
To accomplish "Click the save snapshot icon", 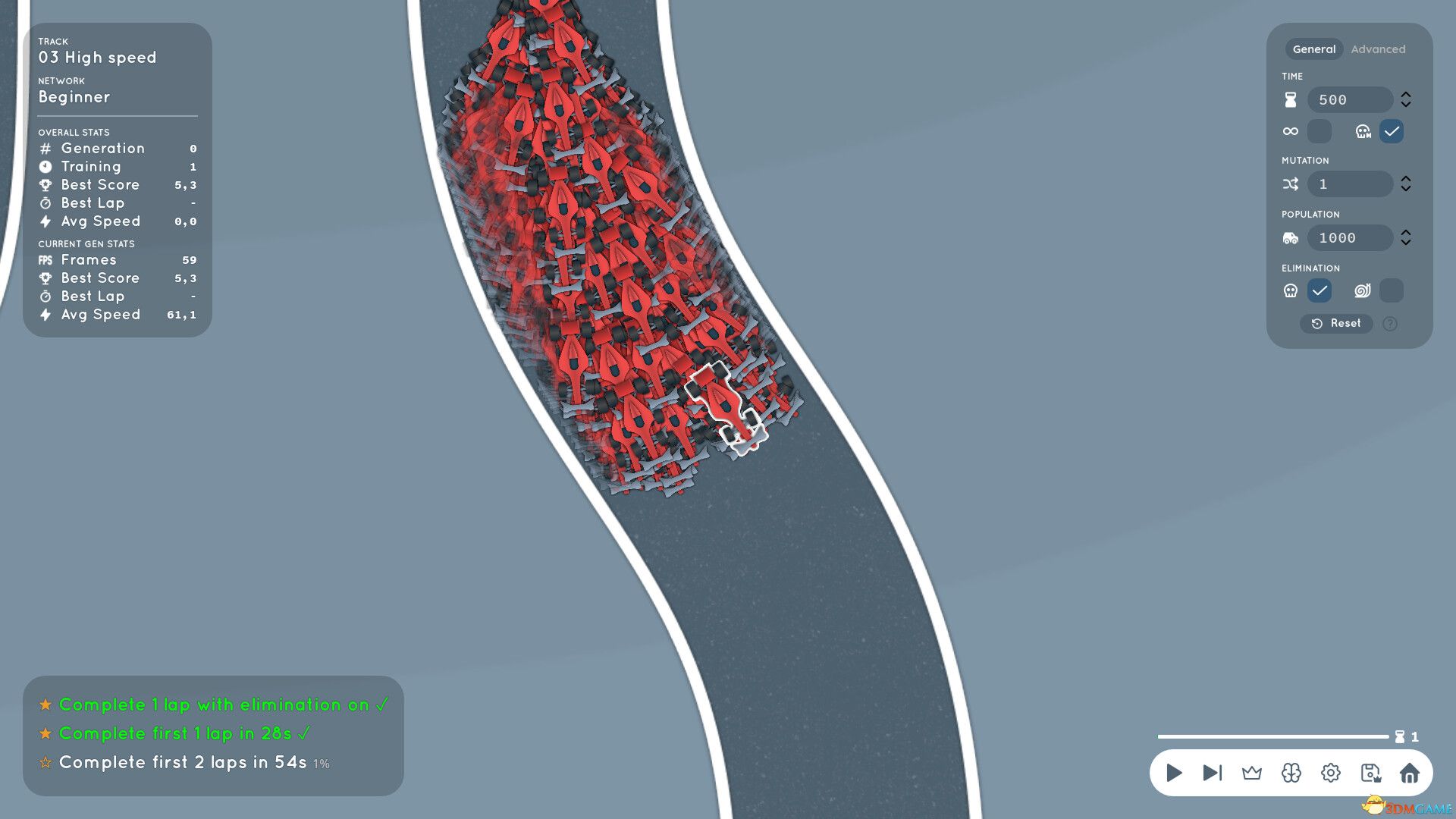I will 1370,773.
